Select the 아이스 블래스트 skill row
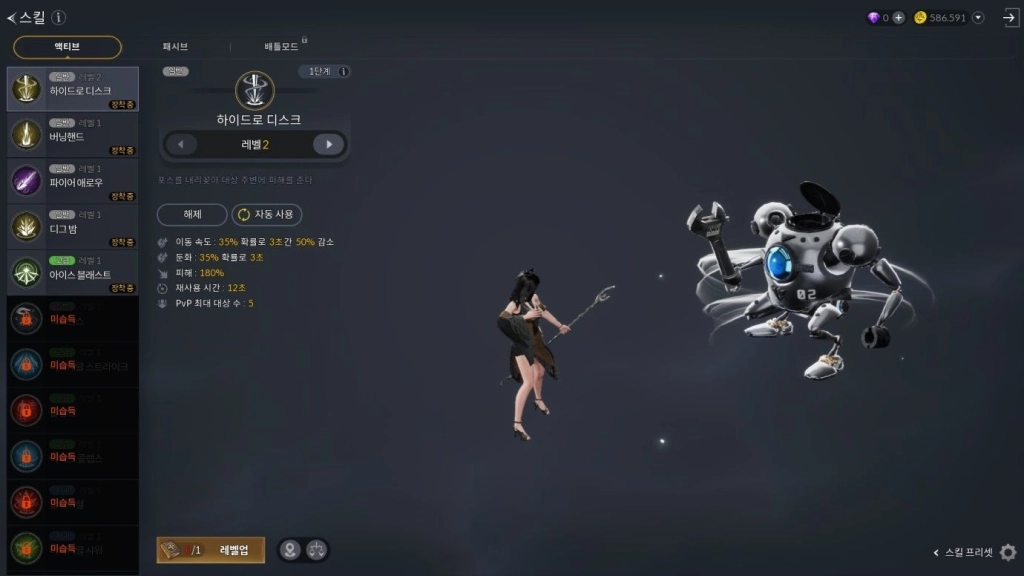Screen dimensions: 1024x576 [x=73, y=273]
